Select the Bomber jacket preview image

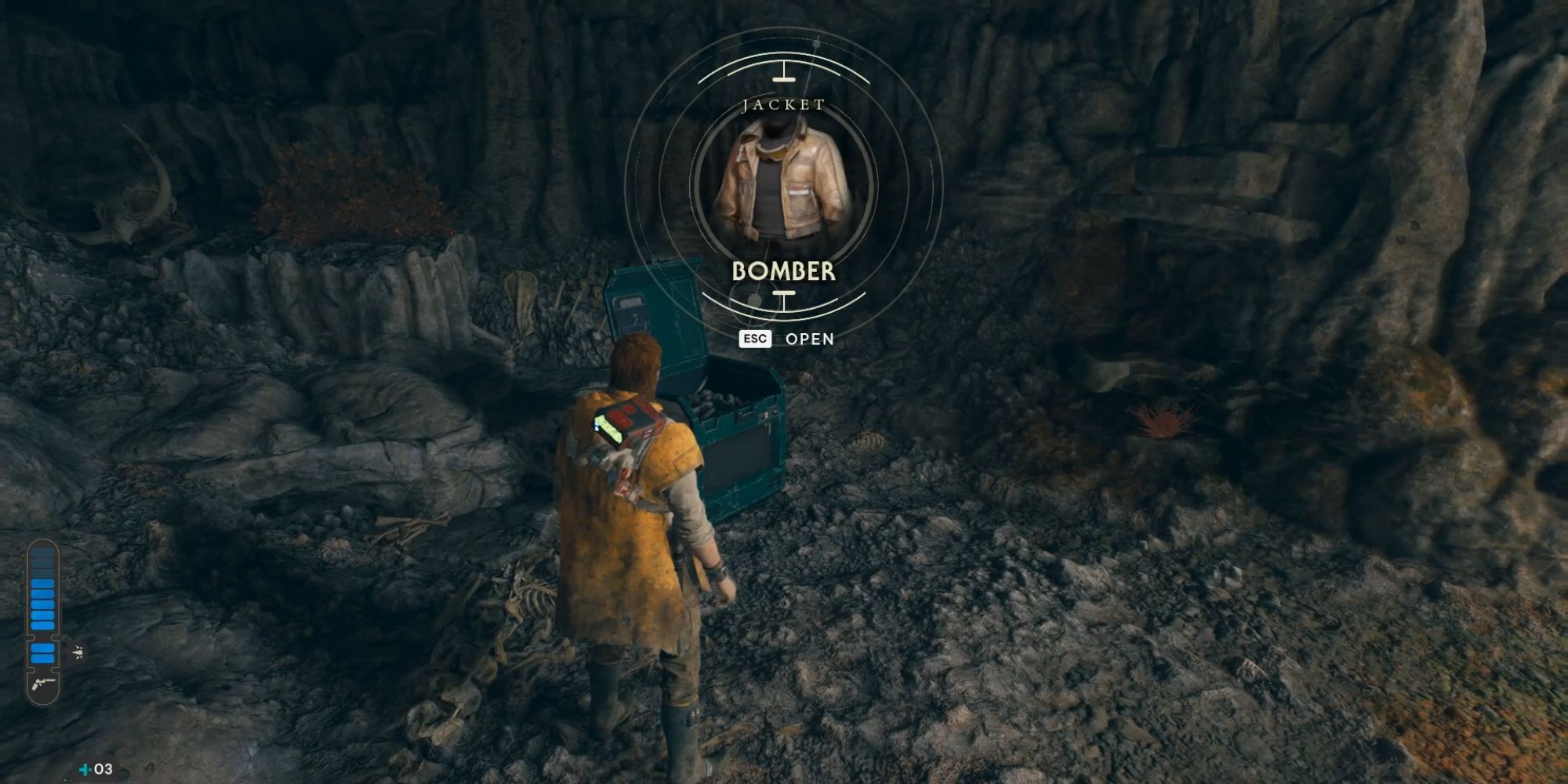783,183
